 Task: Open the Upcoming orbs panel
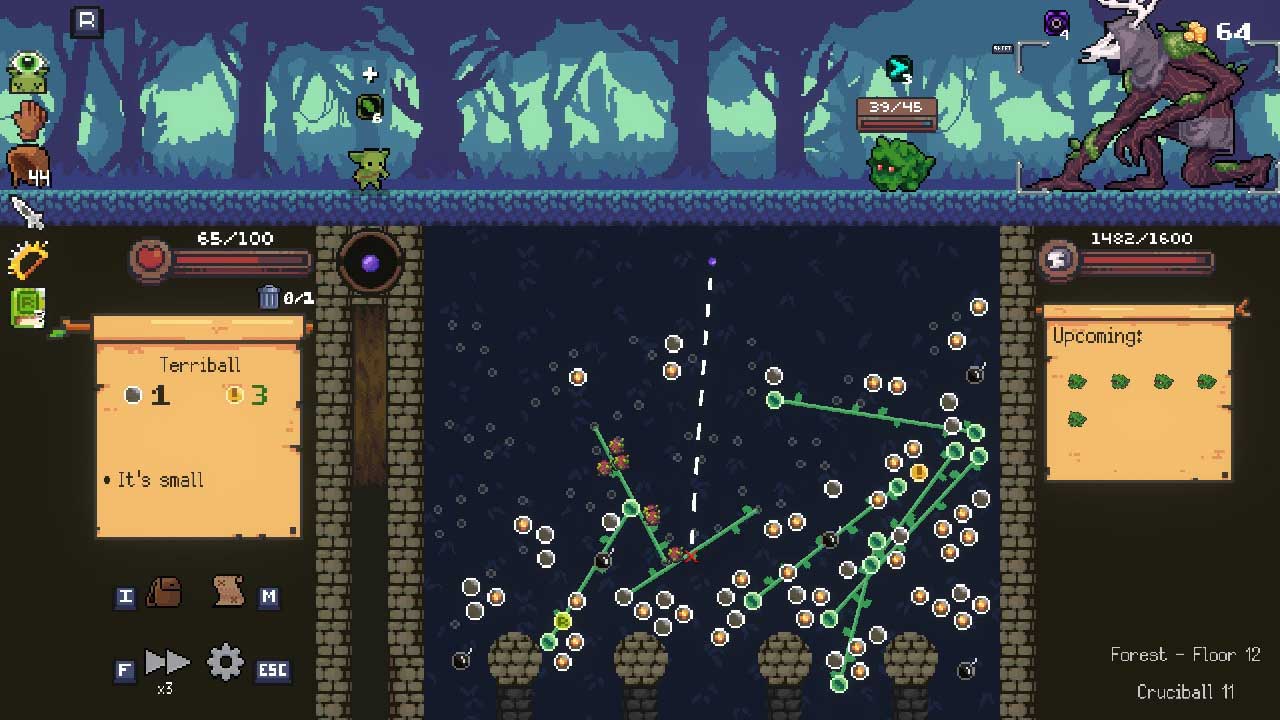pos(1138,395)
